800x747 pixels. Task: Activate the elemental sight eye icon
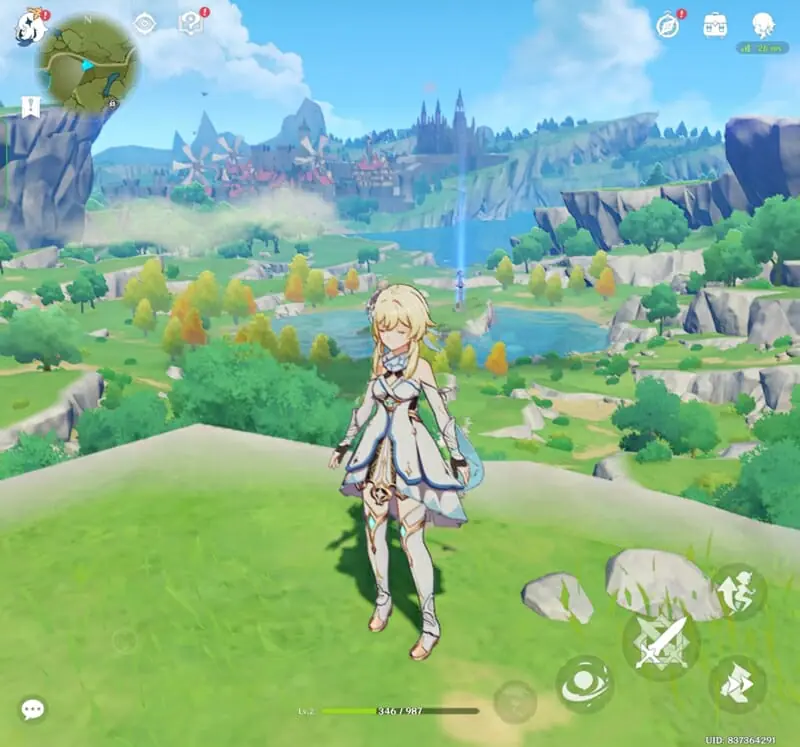(145, 23)
